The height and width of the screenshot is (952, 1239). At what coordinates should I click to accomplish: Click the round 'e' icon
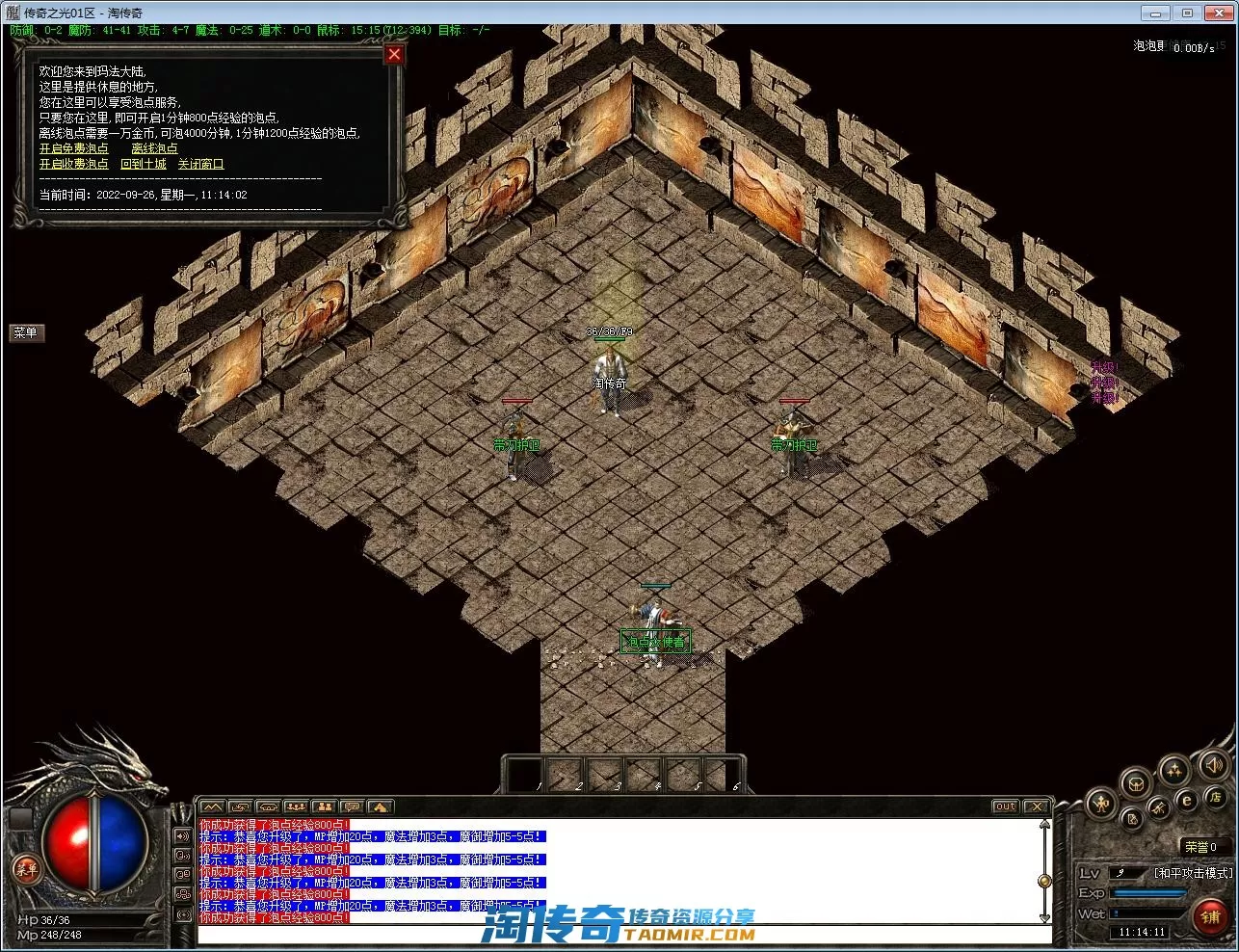pos(1187,799)
